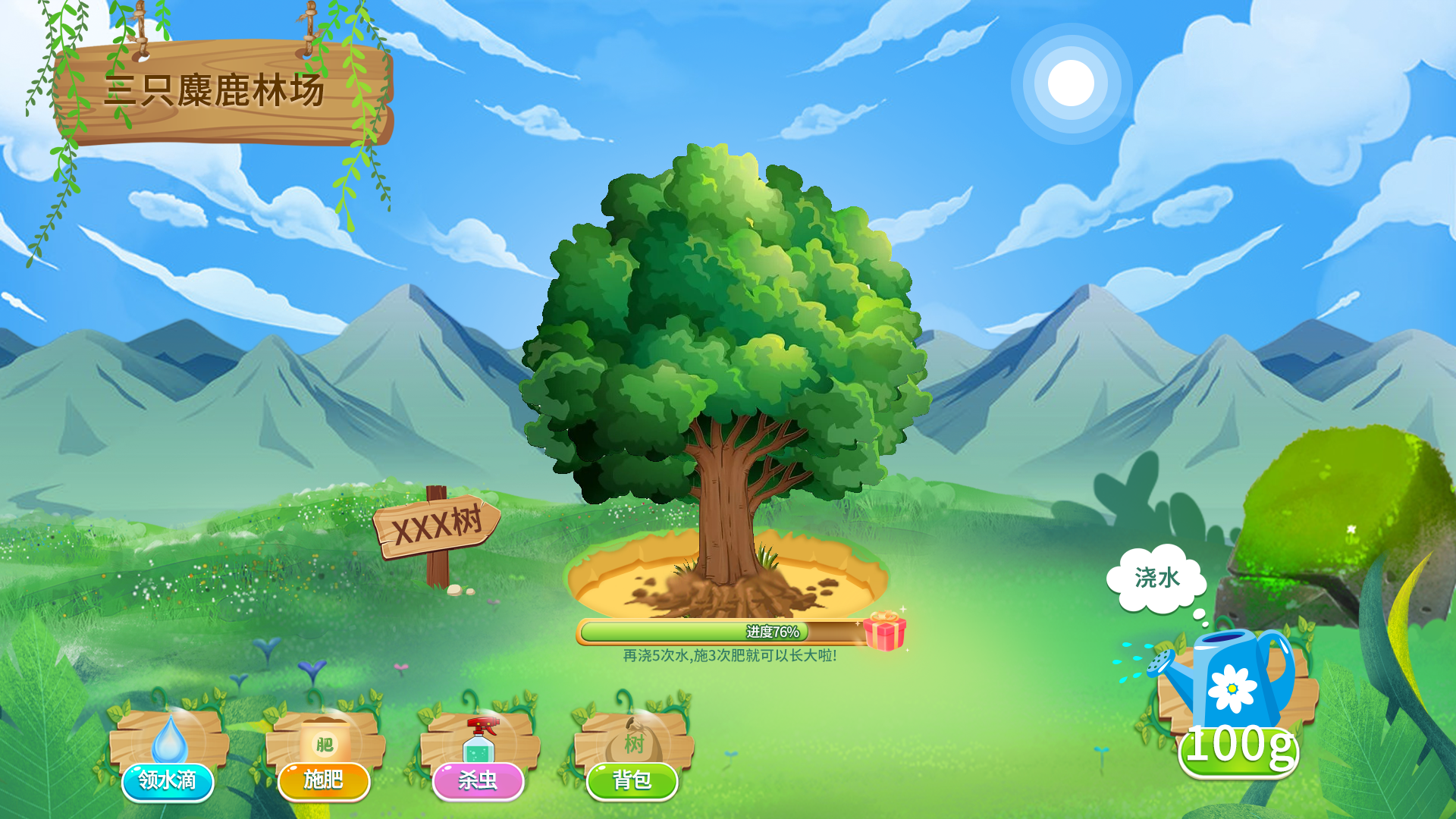1456x819 pixels.
Task: Click the 浇水 speech bubble
Action: (x=1156, y=579)
